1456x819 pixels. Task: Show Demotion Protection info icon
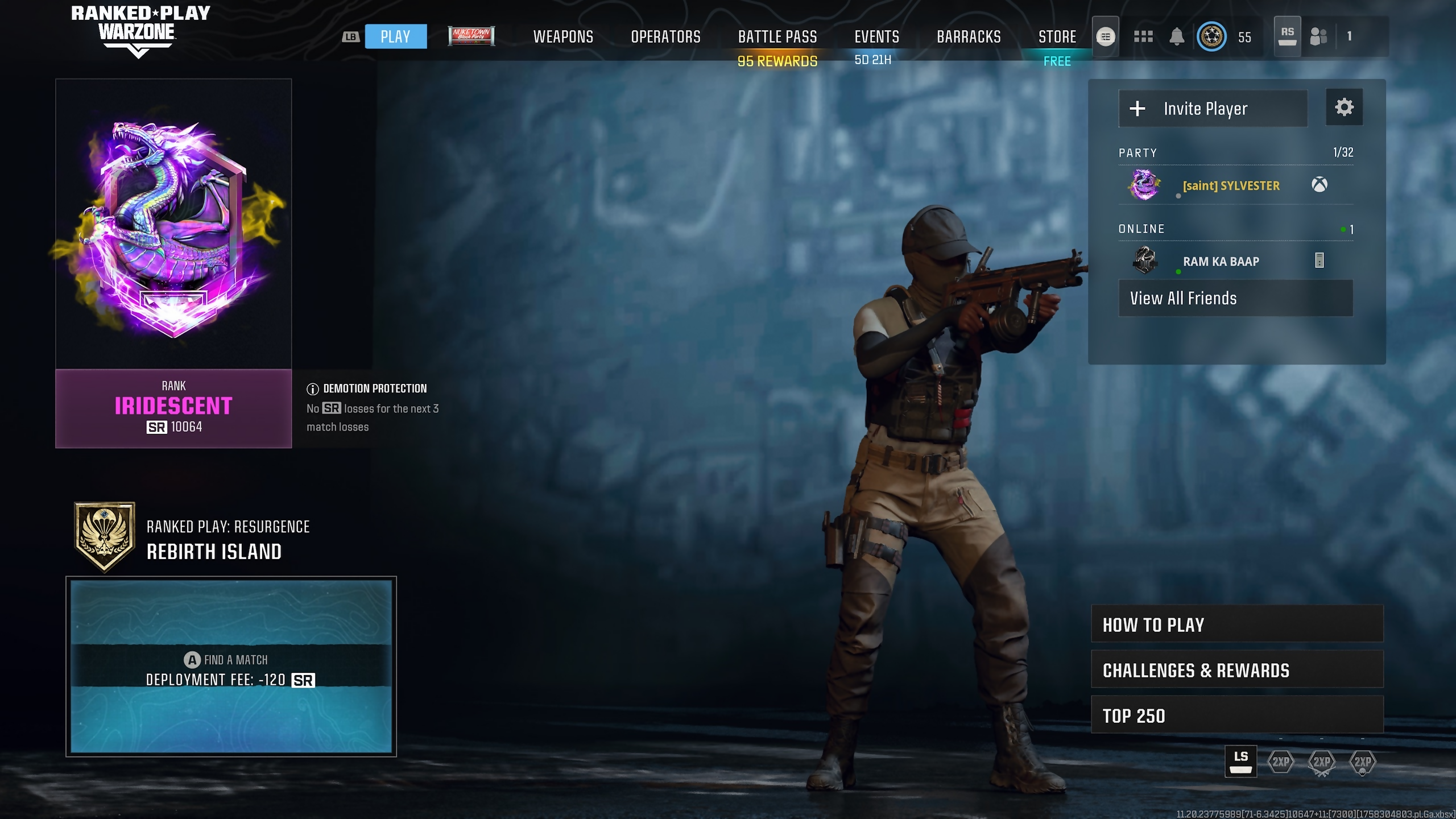pyautogui.click(x=312, y=389)
